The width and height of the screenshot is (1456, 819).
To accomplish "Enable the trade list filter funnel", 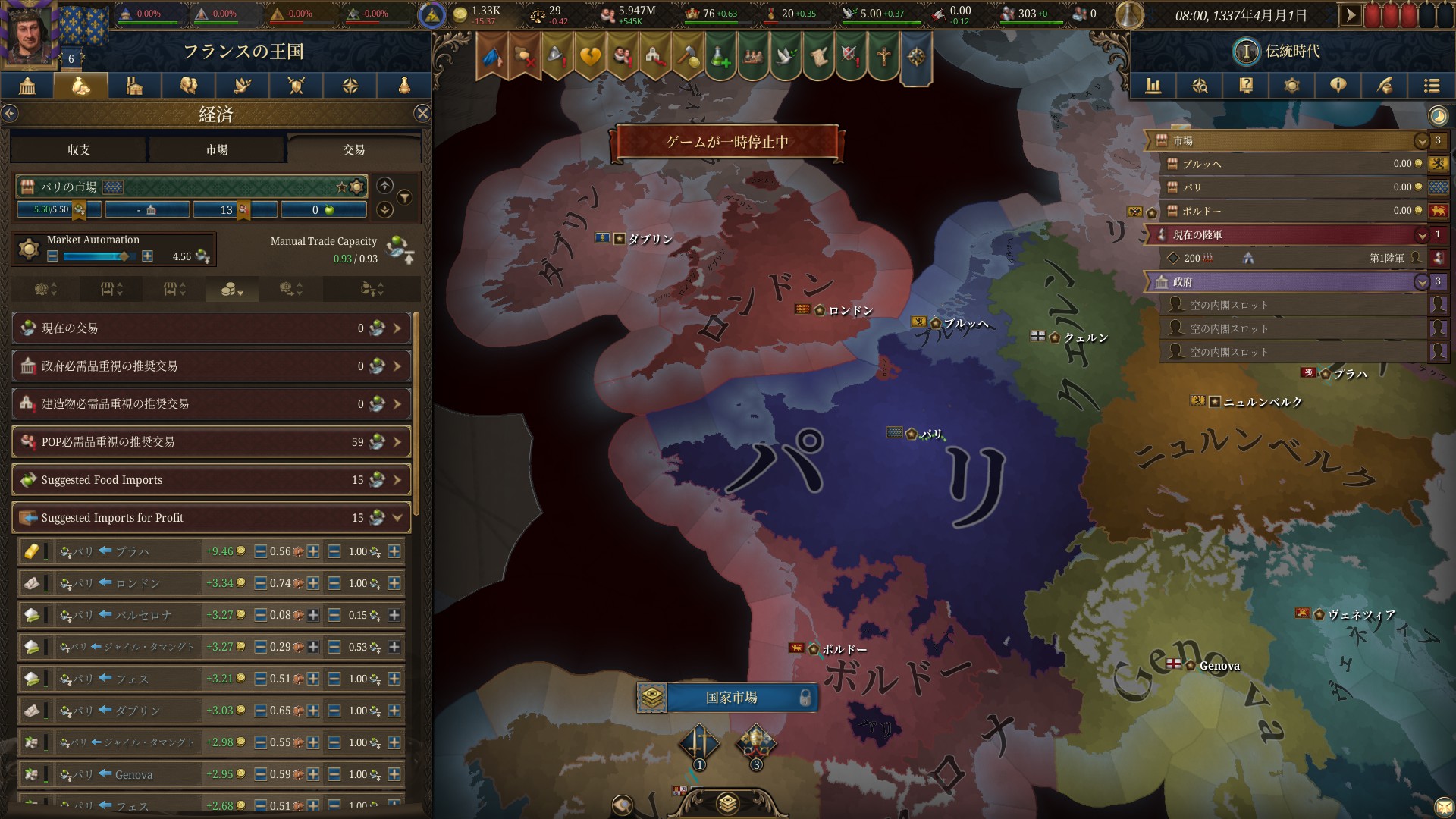I will coord(406,196).
